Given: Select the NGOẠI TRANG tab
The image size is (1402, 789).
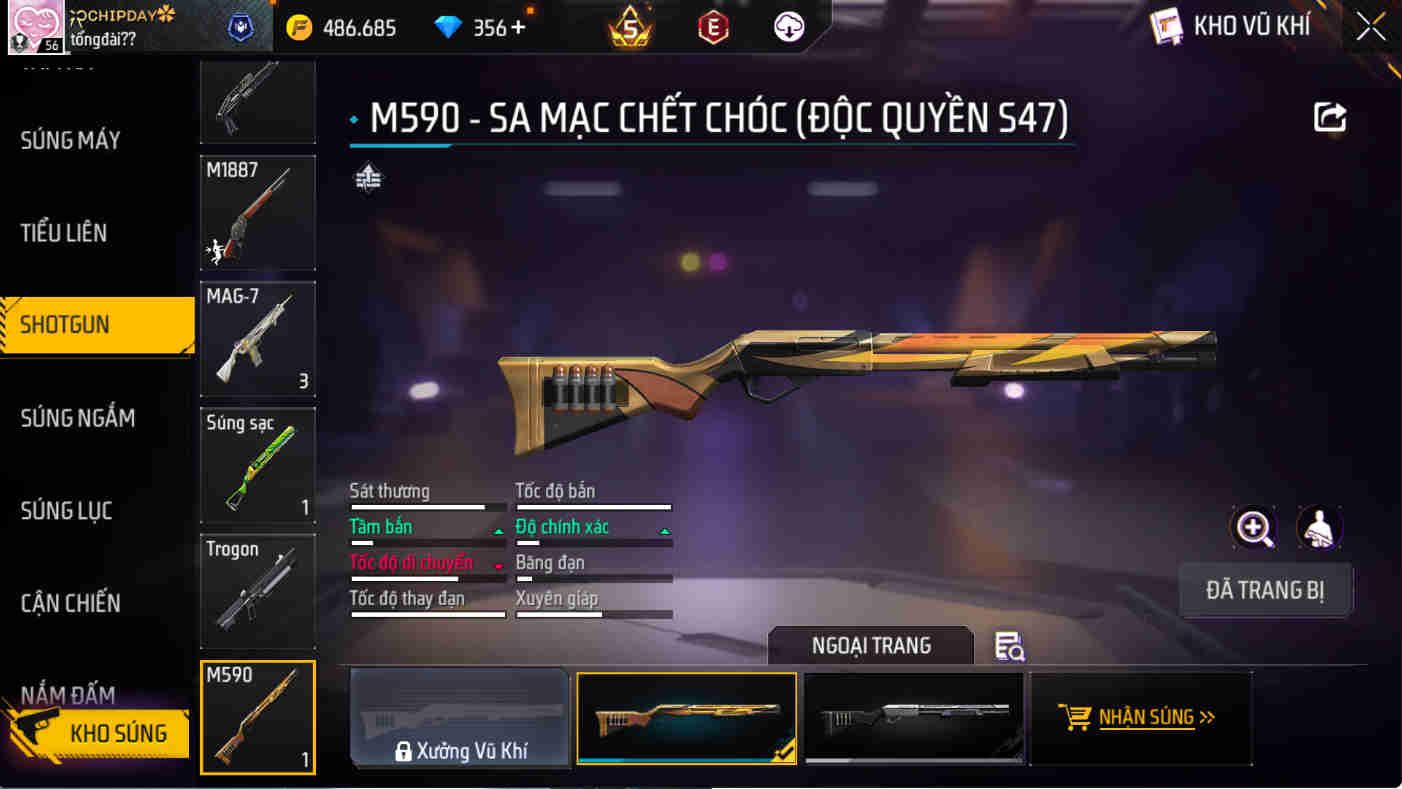Looking at the screenshot, I should point(869,646).
